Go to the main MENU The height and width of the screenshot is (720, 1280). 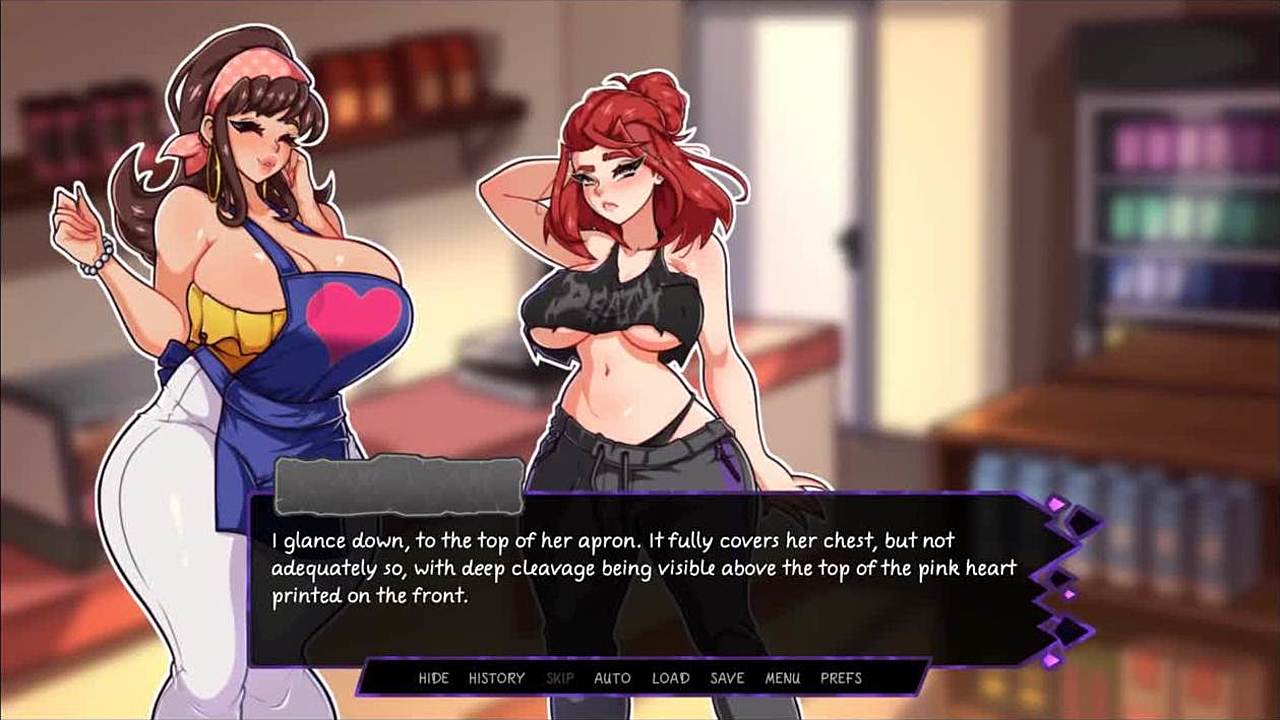[x=782, y=678]
